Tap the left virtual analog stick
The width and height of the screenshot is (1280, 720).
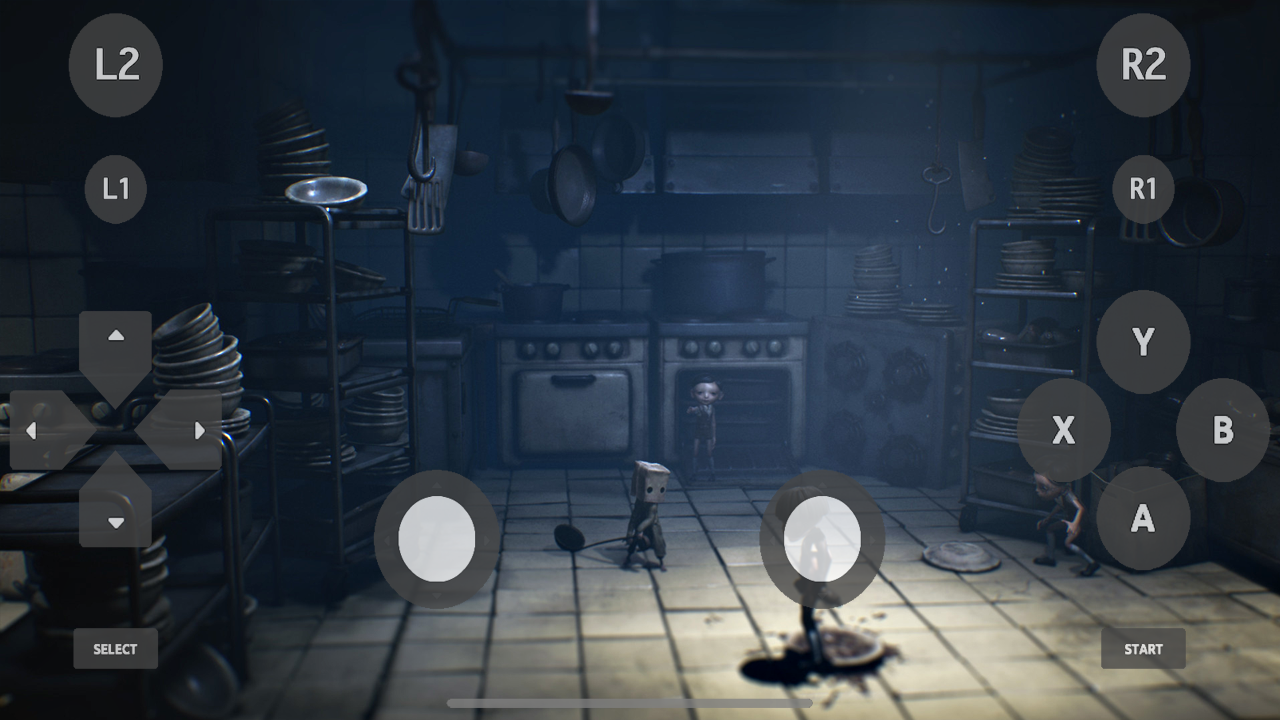tap(438, 540)
